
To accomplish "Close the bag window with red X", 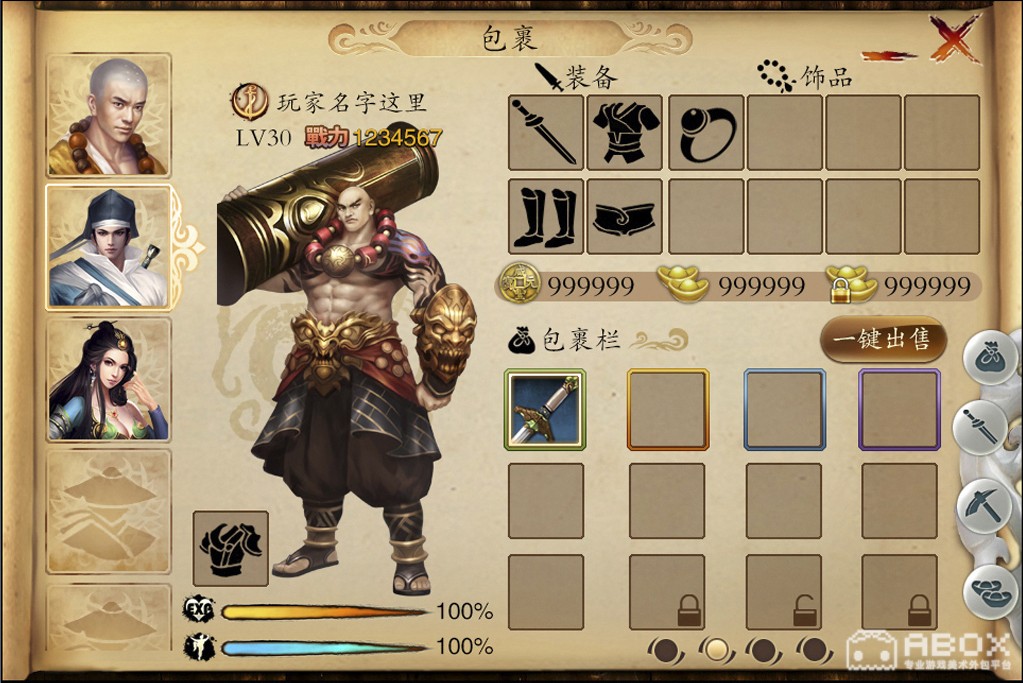I will click(x=953, y=40).
